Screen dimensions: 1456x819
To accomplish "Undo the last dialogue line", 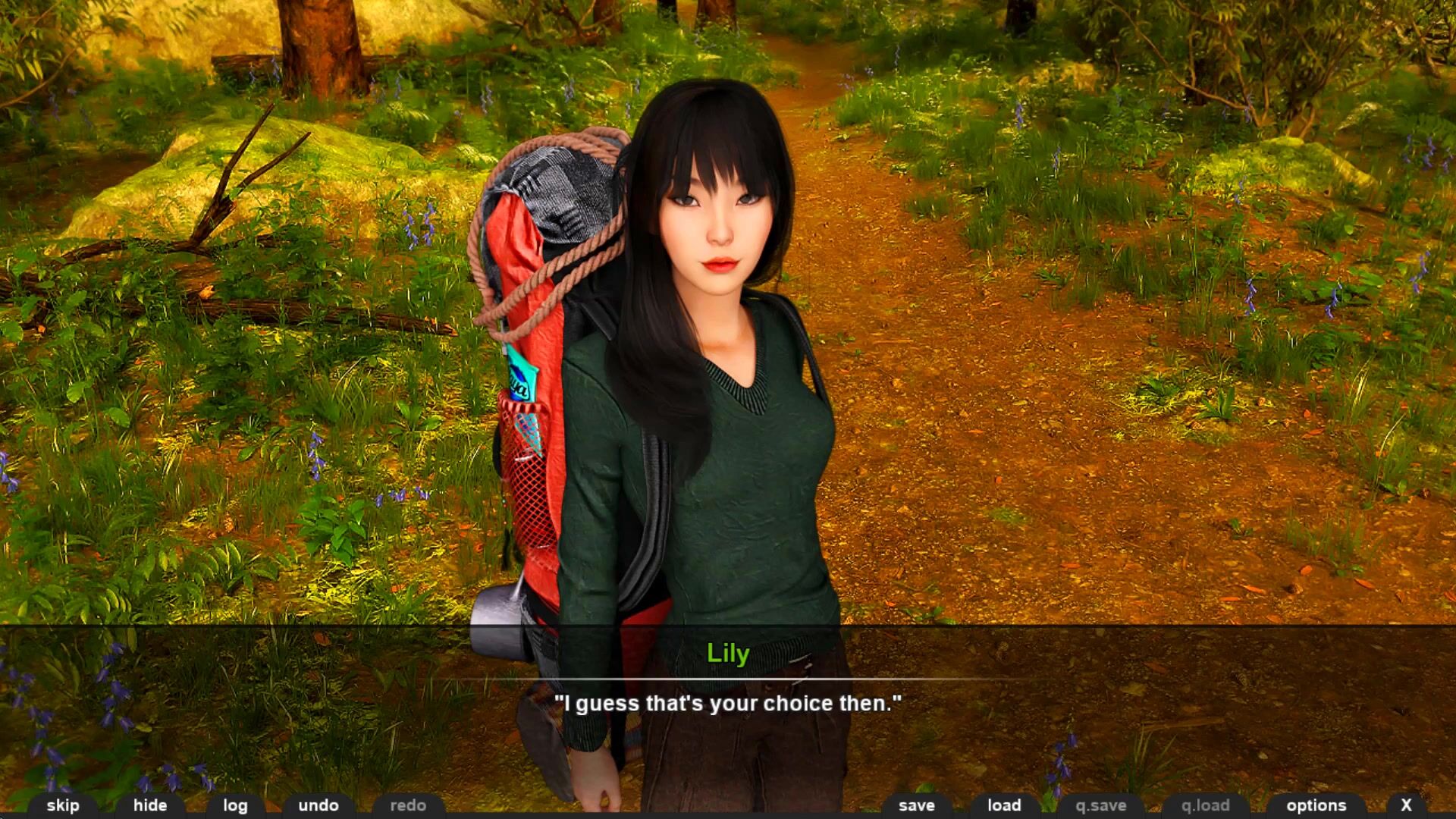I will tap(318, 805).
